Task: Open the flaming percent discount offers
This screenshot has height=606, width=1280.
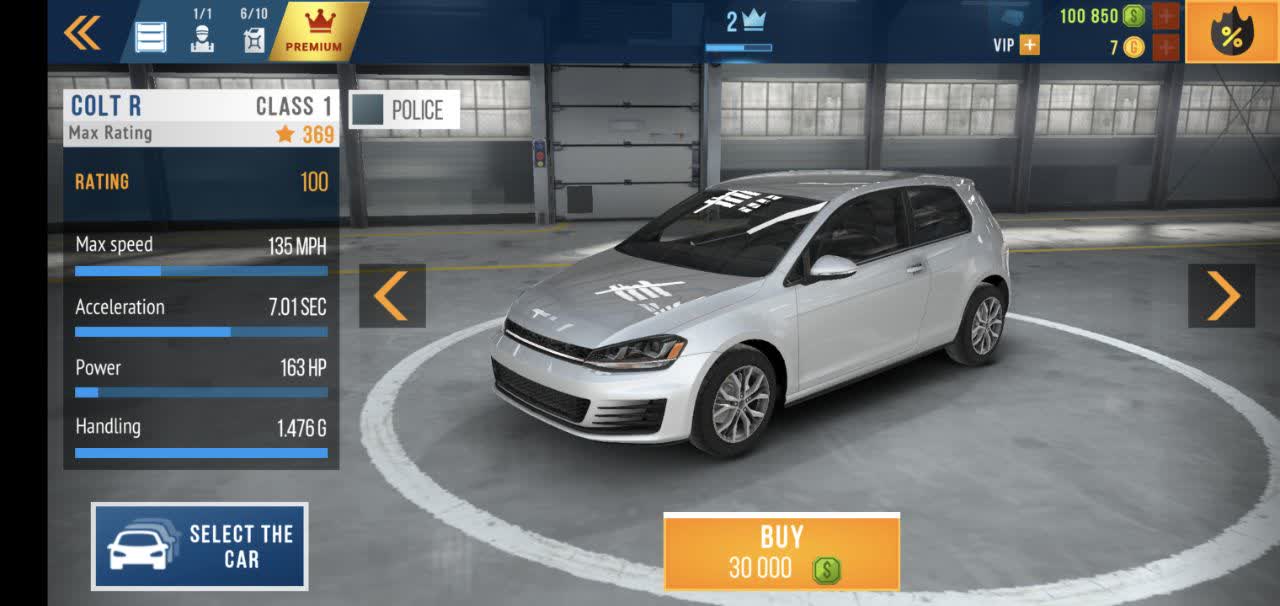Action: (1231, 34)
